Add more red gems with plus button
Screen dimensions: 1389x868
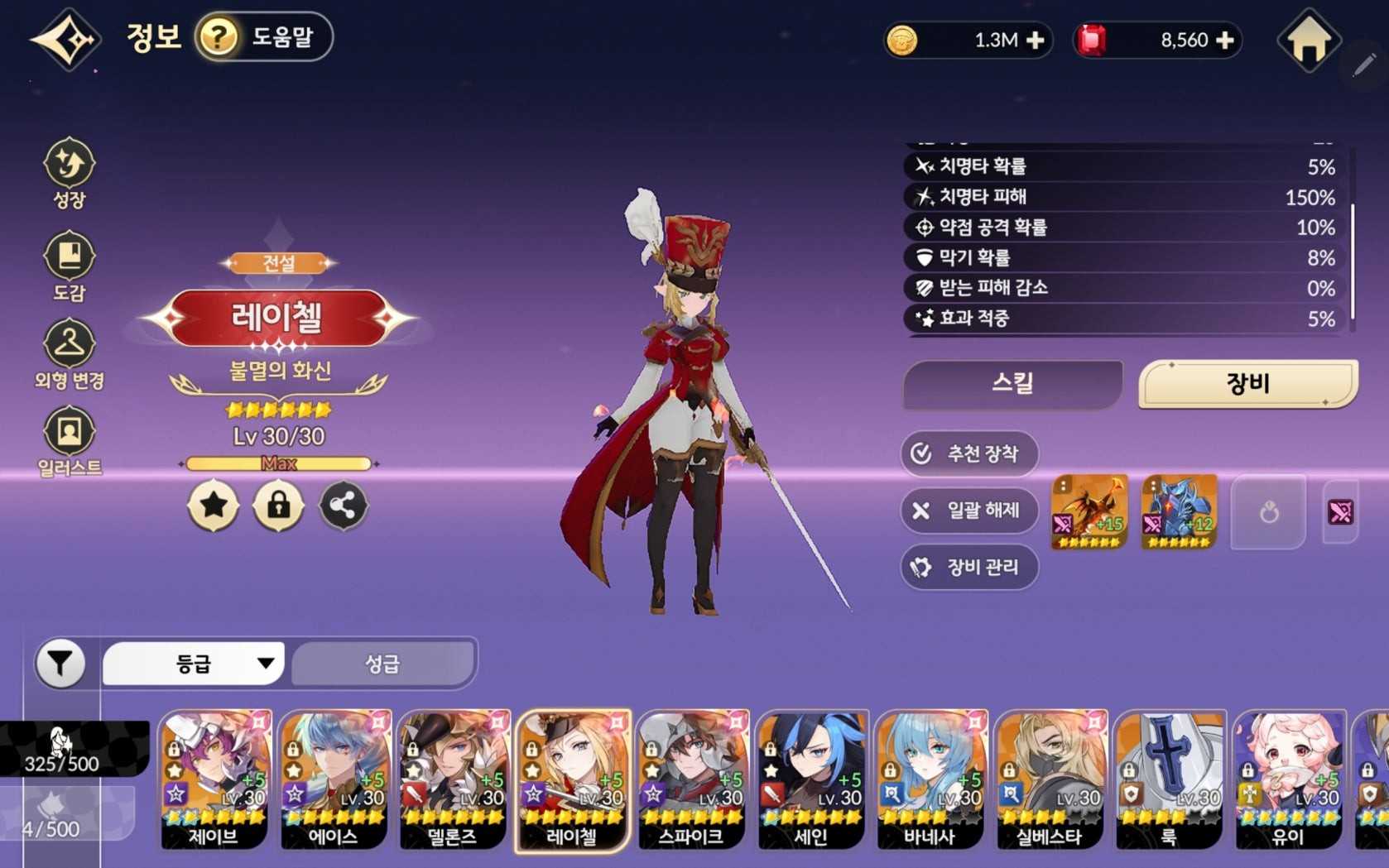[x=1224, y=41]
